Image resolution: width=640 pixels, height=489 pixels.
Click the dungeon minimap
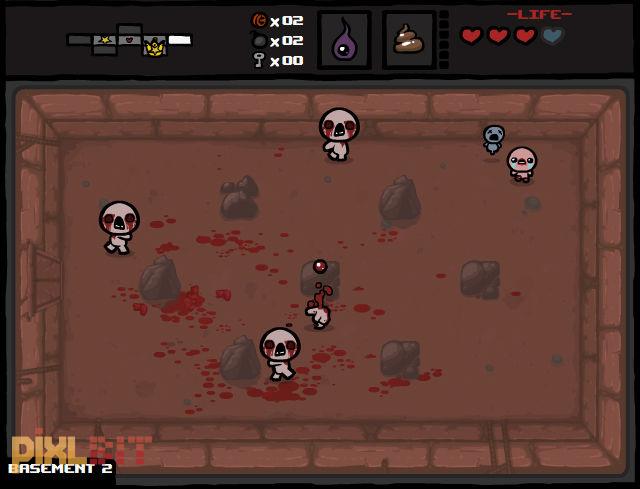point(129,40)
